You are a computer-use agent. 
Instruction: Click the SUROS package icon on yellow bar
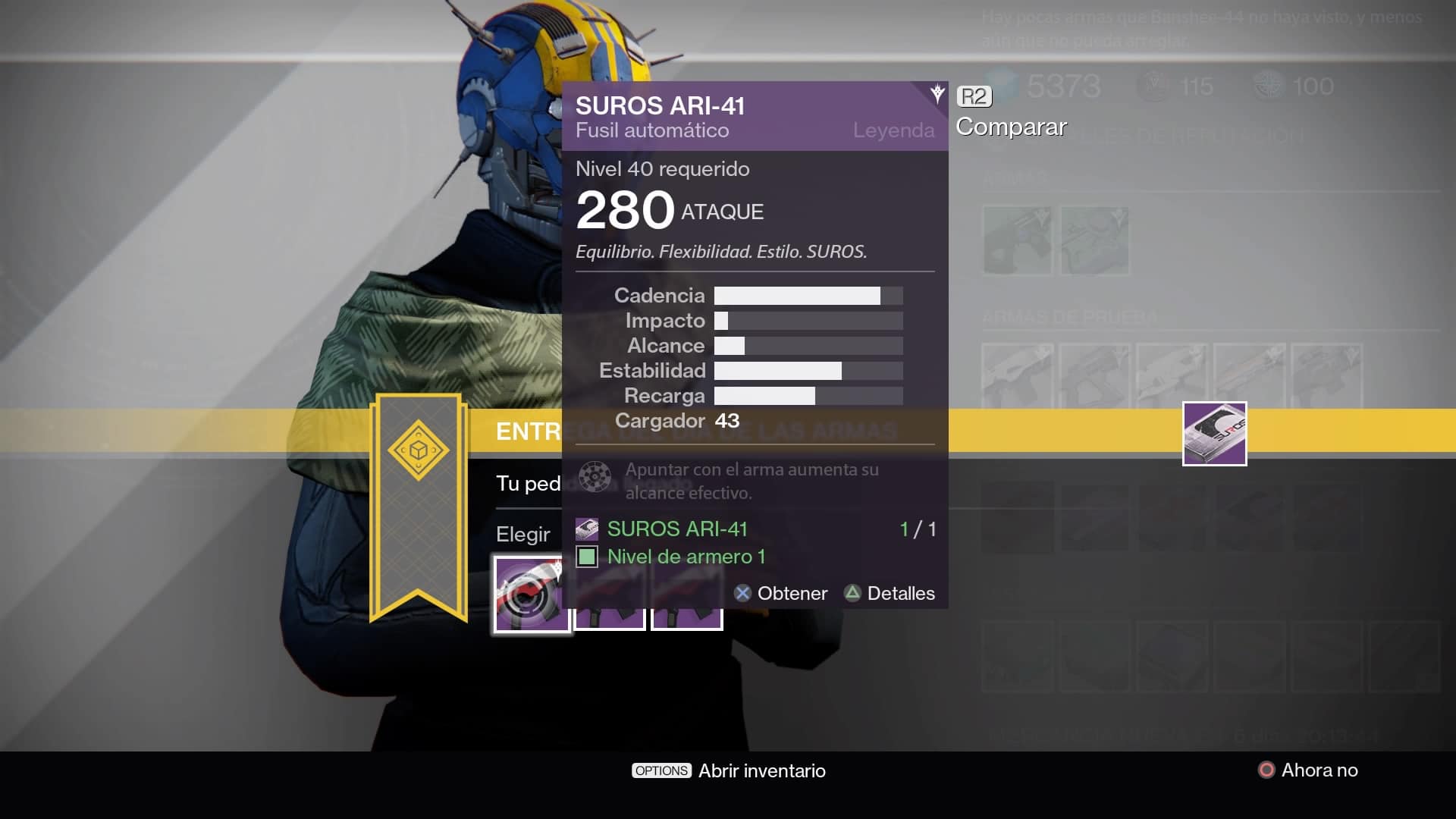(1214, 434)
